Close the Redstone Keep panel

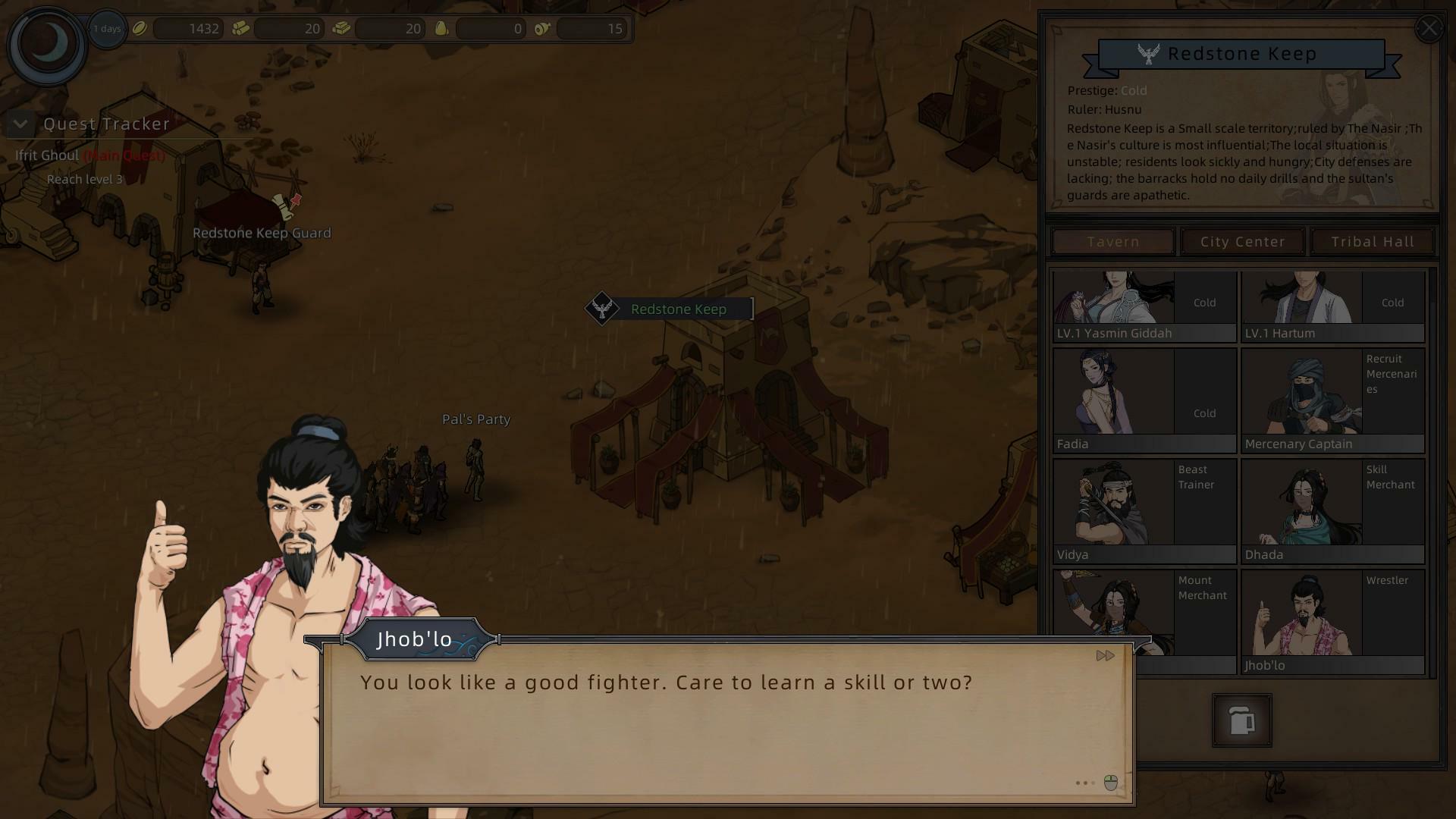click(1429, 29)
